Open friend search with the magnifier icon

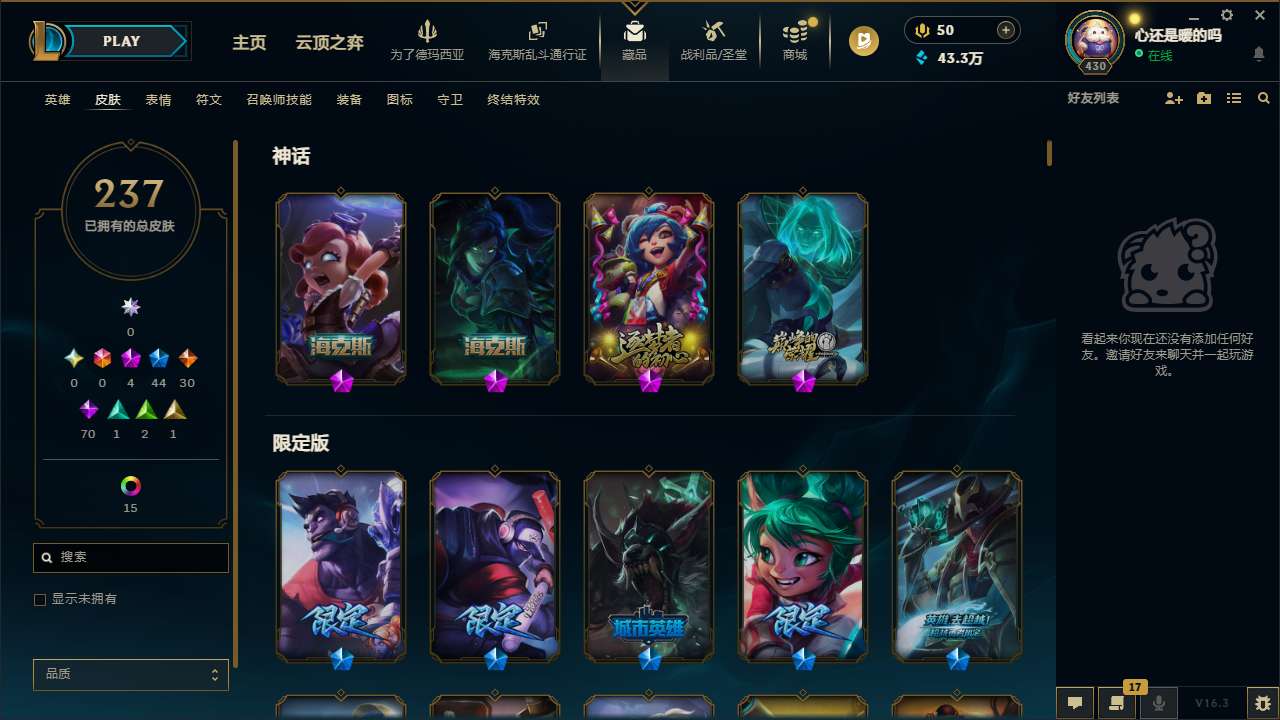[x=1264, y=98]
